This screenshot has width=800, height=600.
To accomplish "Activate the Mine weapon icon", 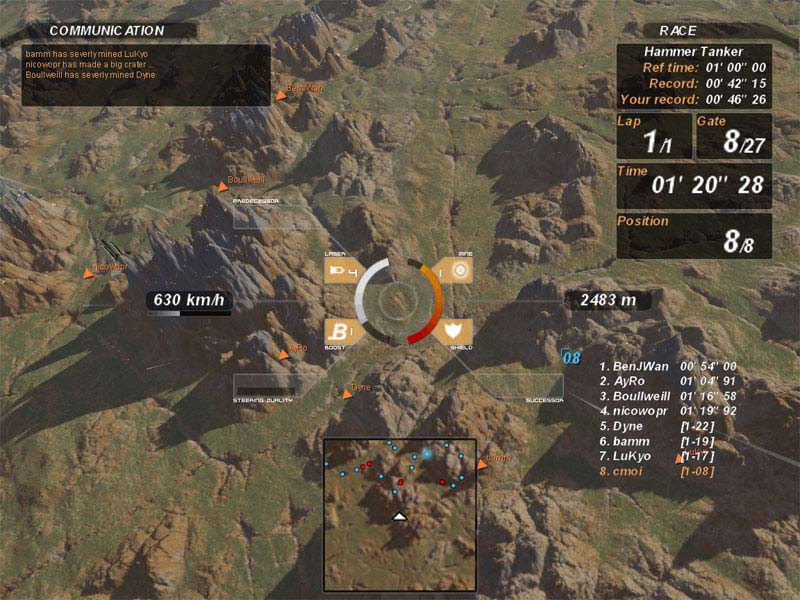I will [x=457, y=271].
